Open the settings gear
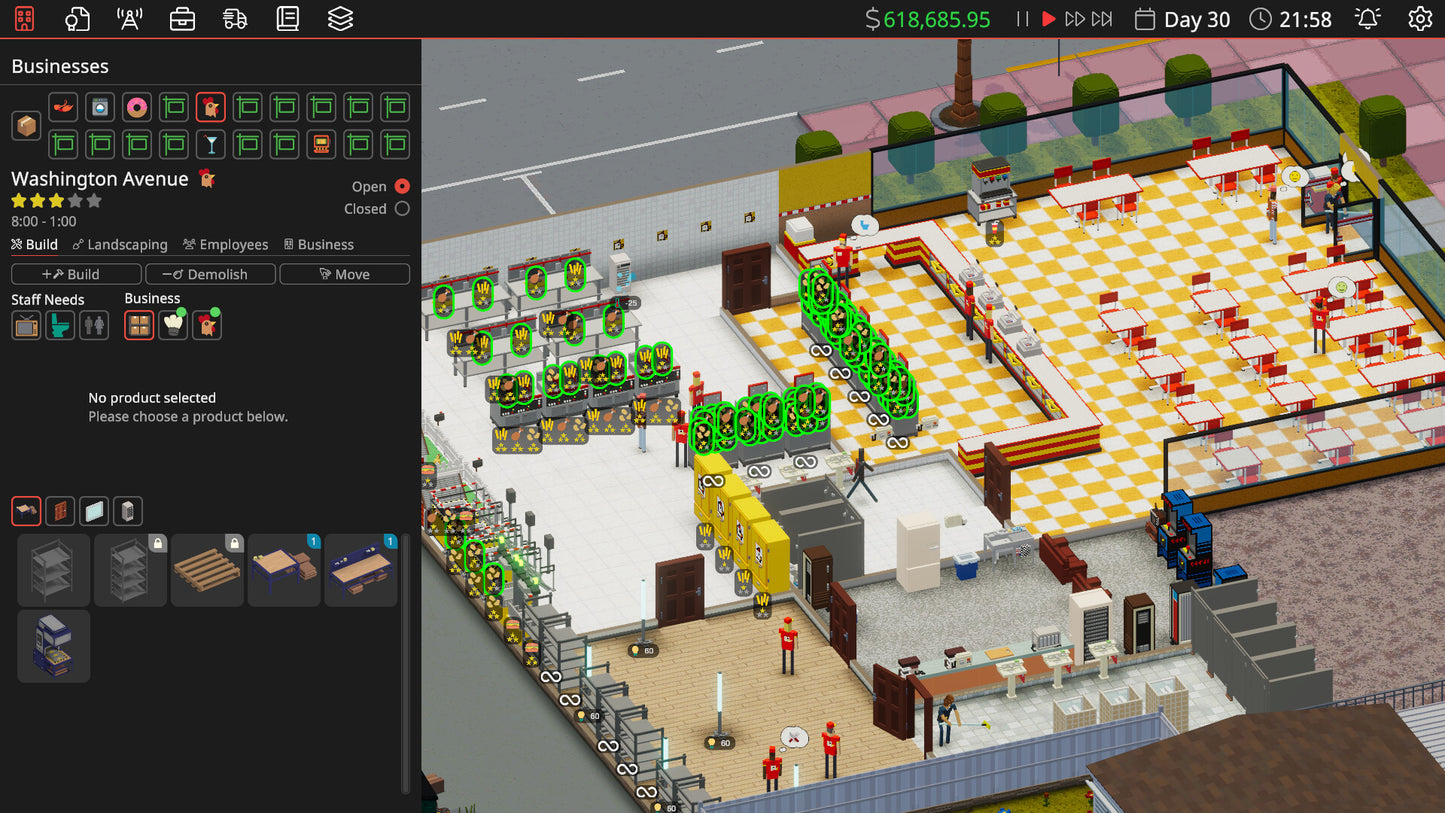 pos(1420,19)
